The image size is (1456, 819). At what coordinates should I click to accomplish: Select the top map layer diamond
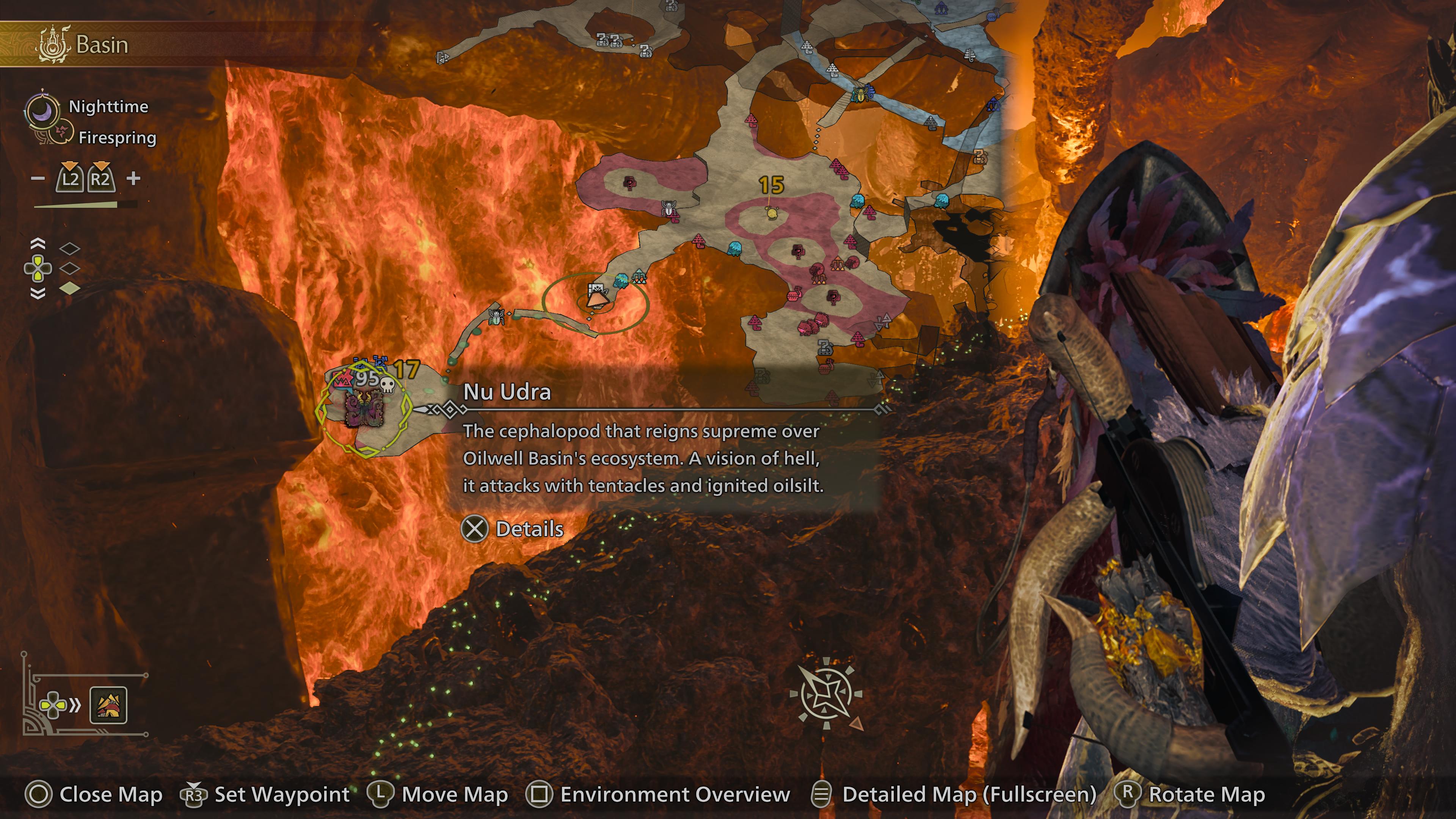pos(69,248)
